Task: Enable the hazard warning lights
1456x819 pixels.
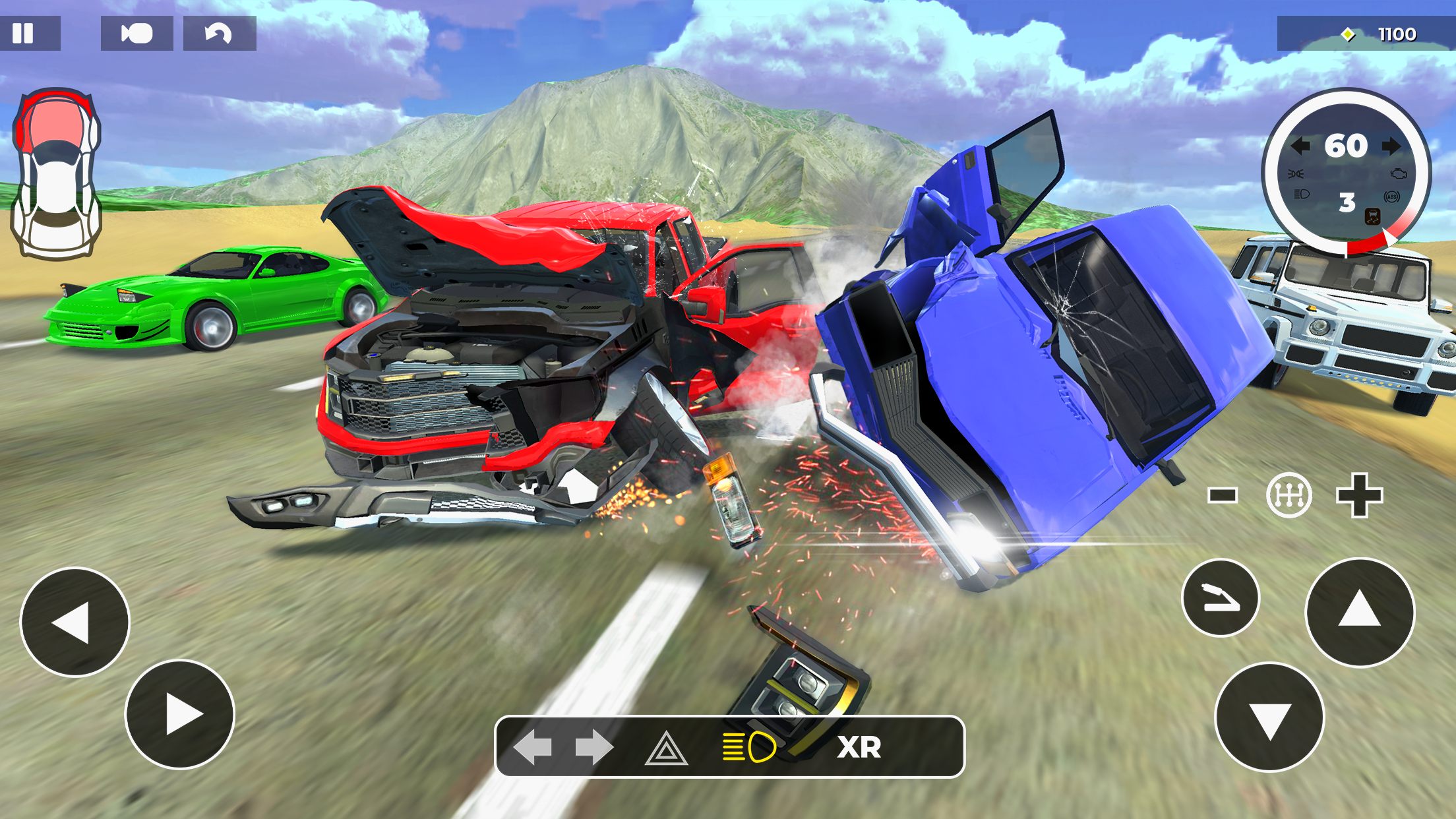Action: coord(665,746)
